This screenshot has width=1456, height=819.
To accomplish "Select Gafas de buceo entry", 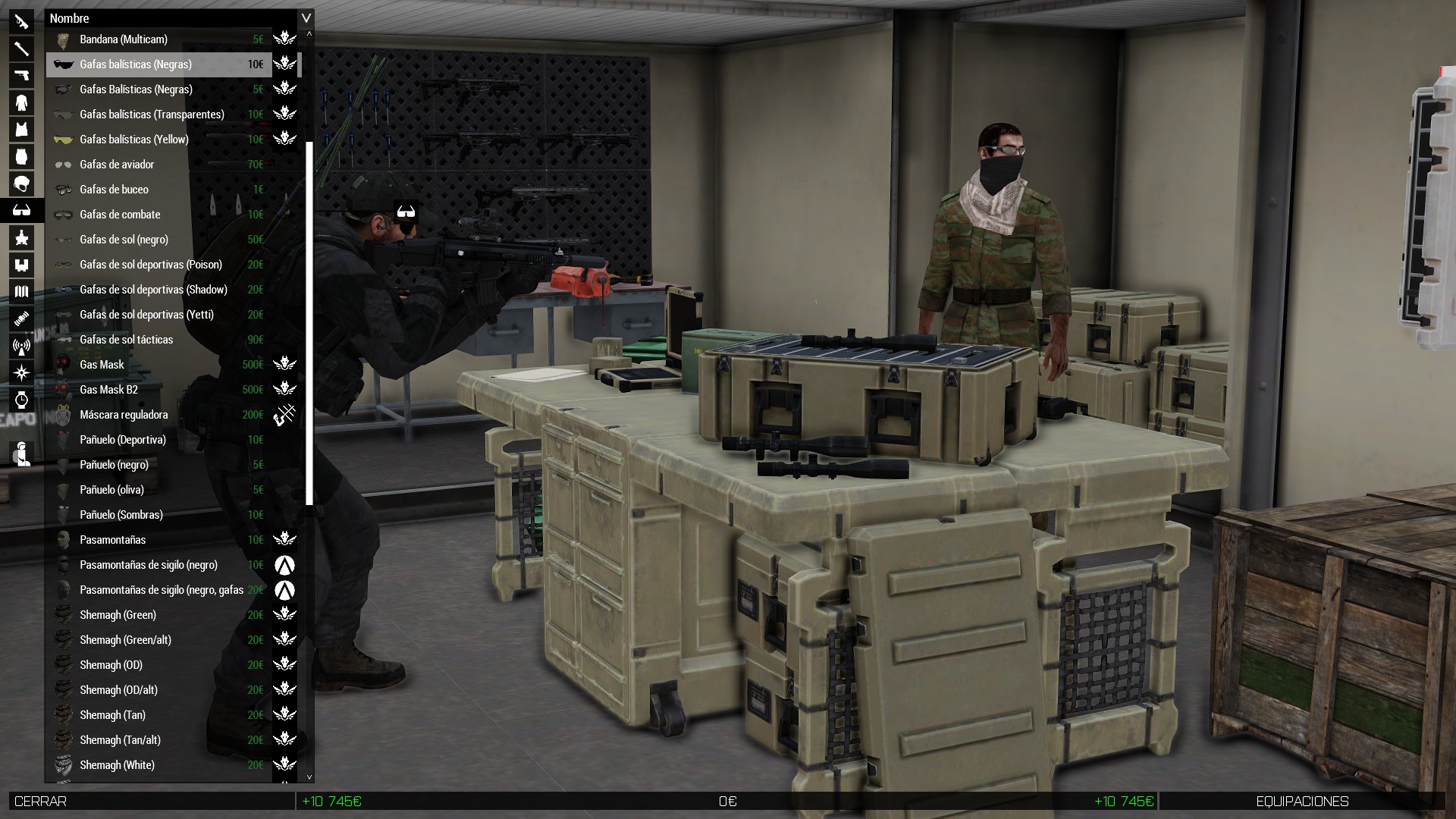I will pos(114,190).
